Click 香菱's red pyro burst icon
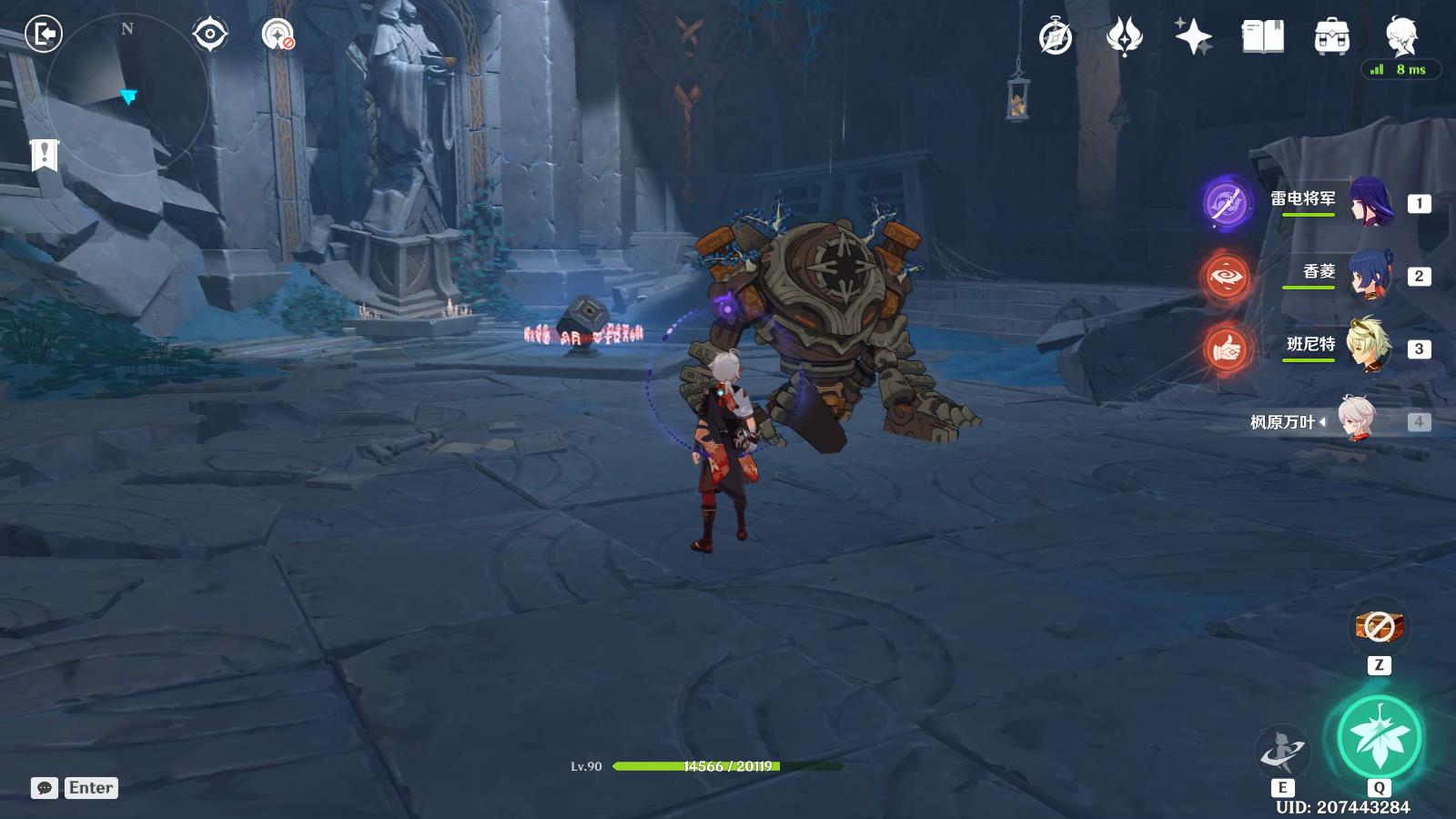 point(1226,276)
